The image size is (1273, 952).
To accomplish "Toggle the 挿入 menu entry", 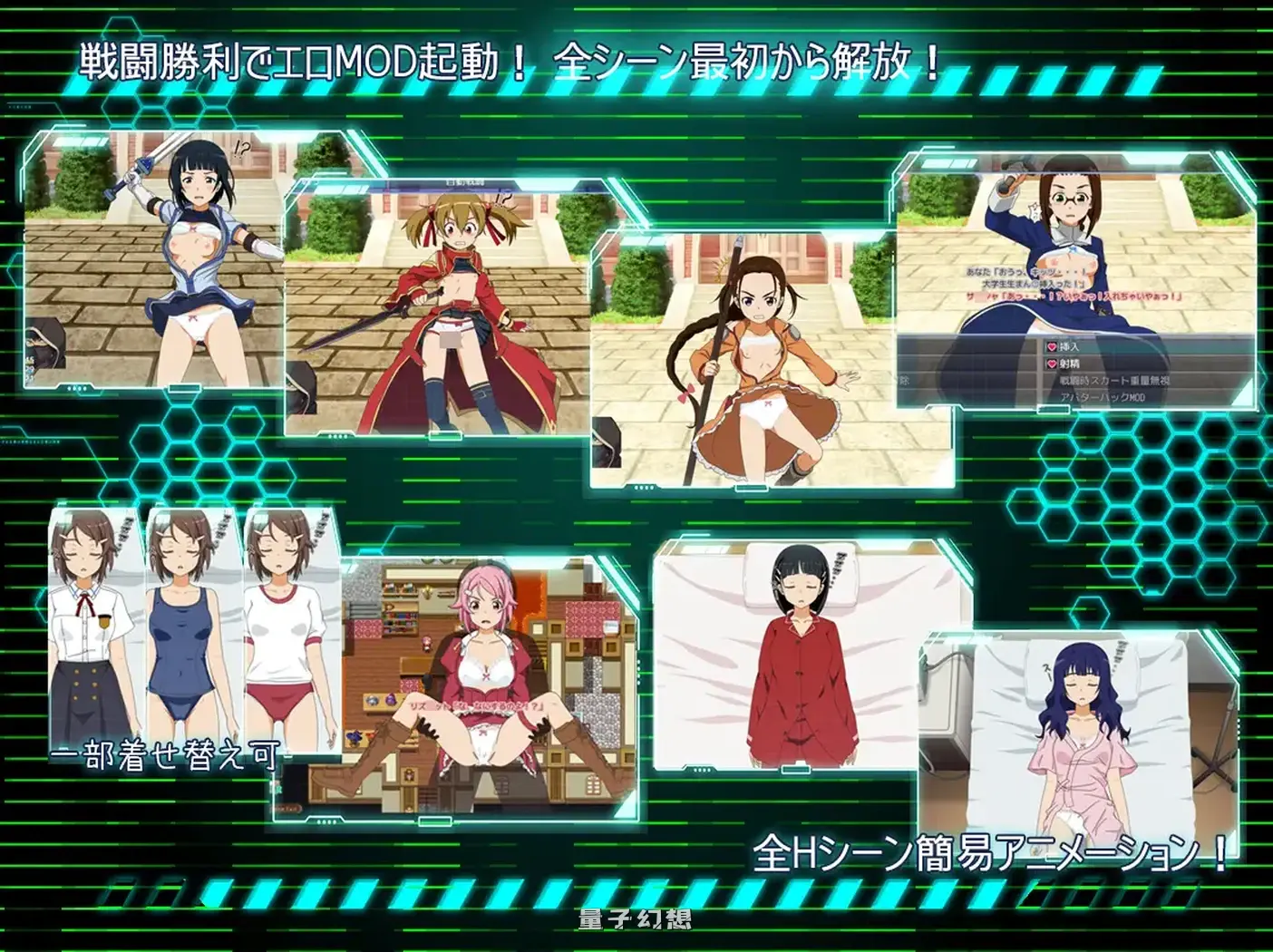I will coord(1068,345).
